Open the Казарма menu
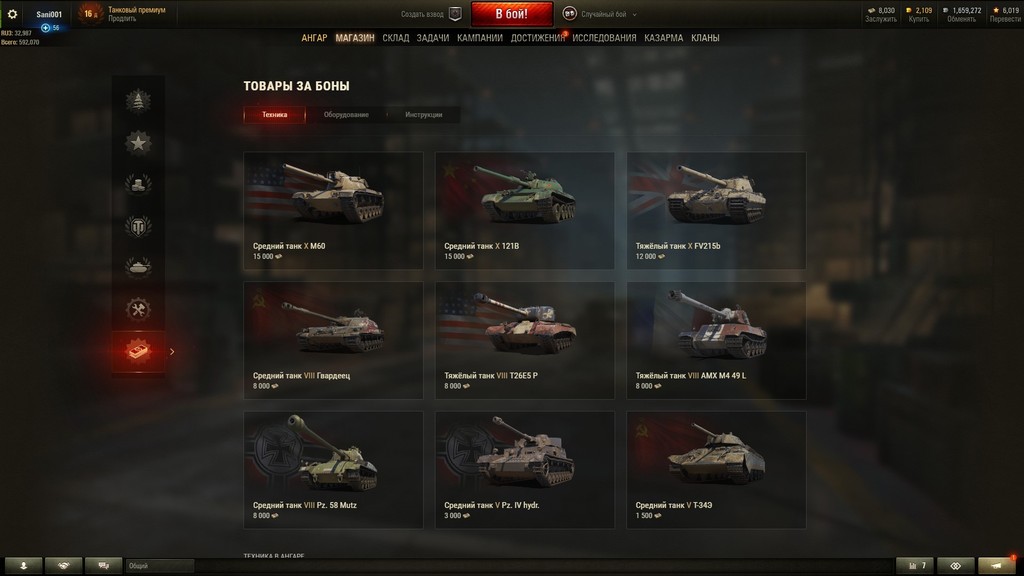Viewport: 1024px width, 576px height. 664,38
